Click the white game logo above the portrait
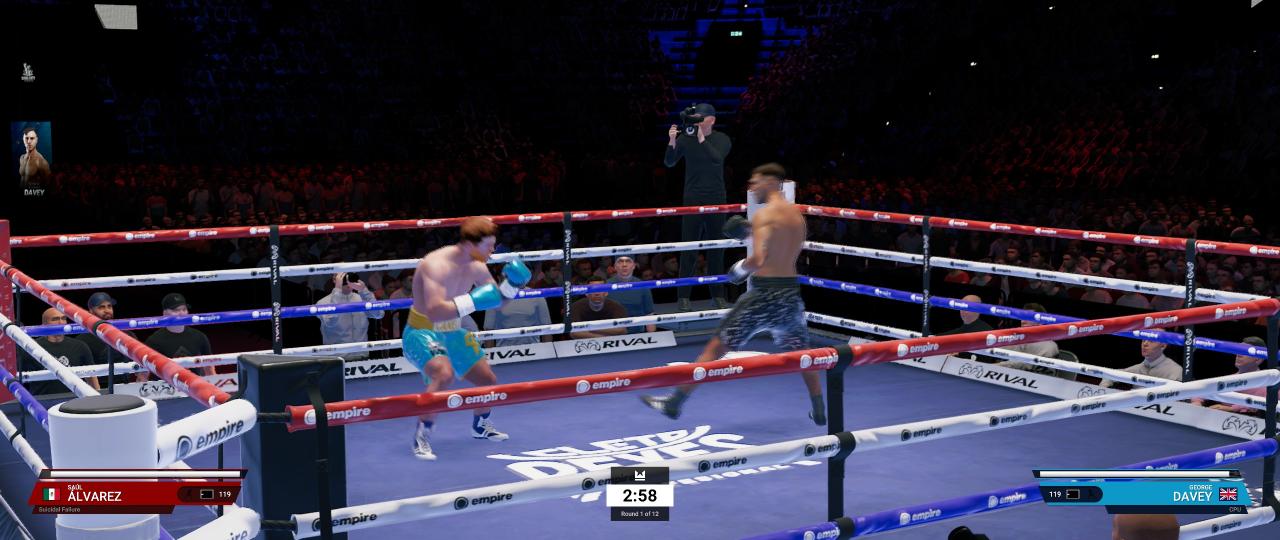The height and width of the screenshot is (540, 1280). coord(28,73)
